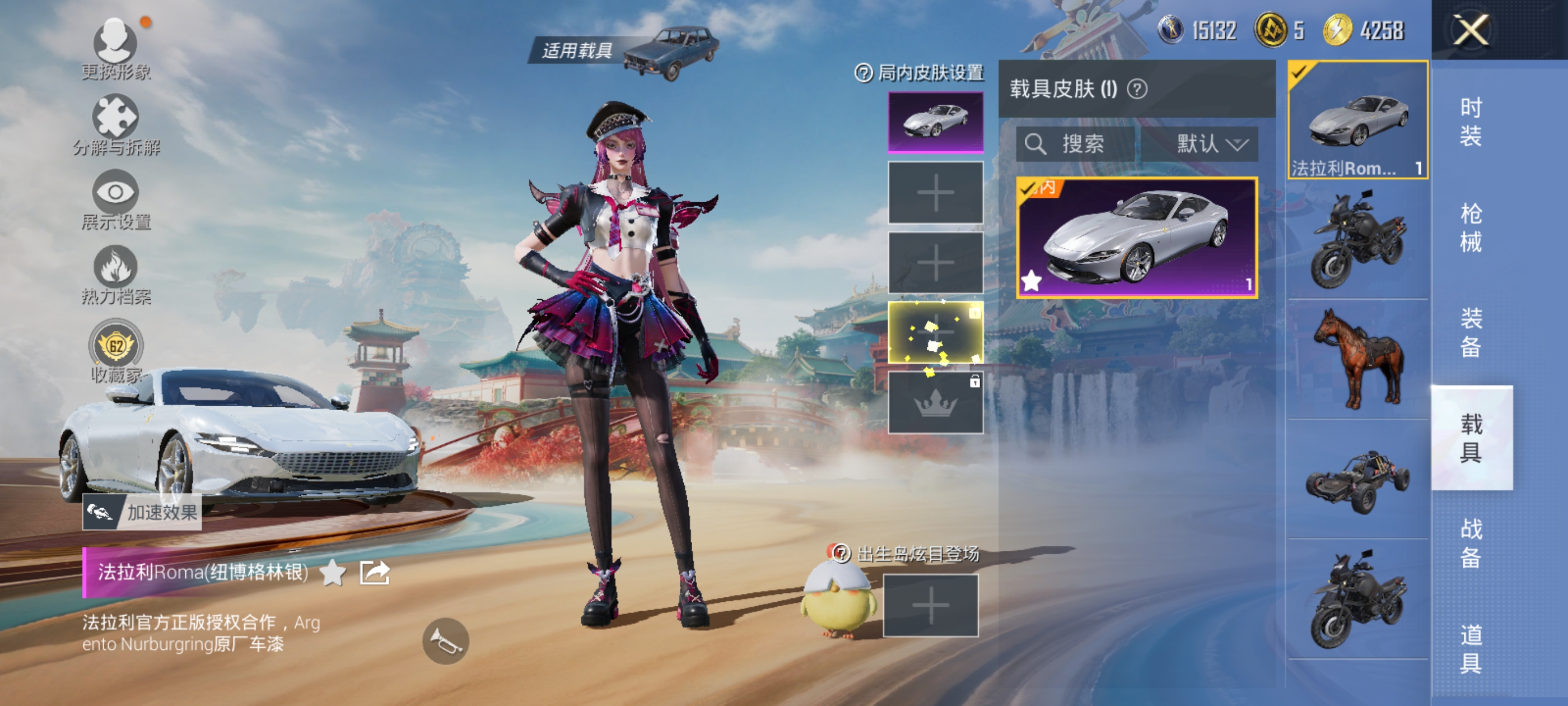The image size is (1568, 706).
Task: Click the 搜索 search field
Action: tap(1076, 145)
